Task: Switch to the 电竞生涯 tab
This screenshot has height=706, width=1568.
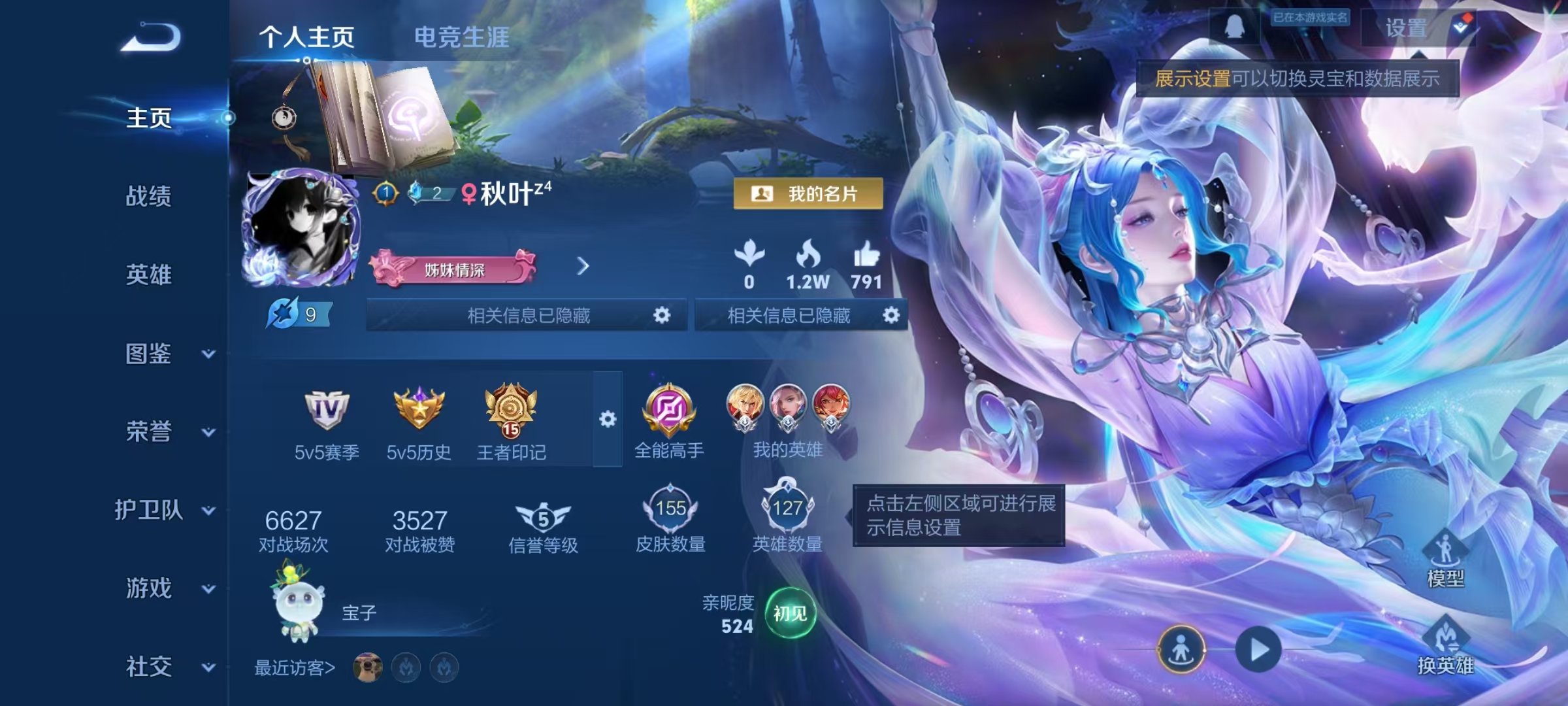Action: [463, 37]
